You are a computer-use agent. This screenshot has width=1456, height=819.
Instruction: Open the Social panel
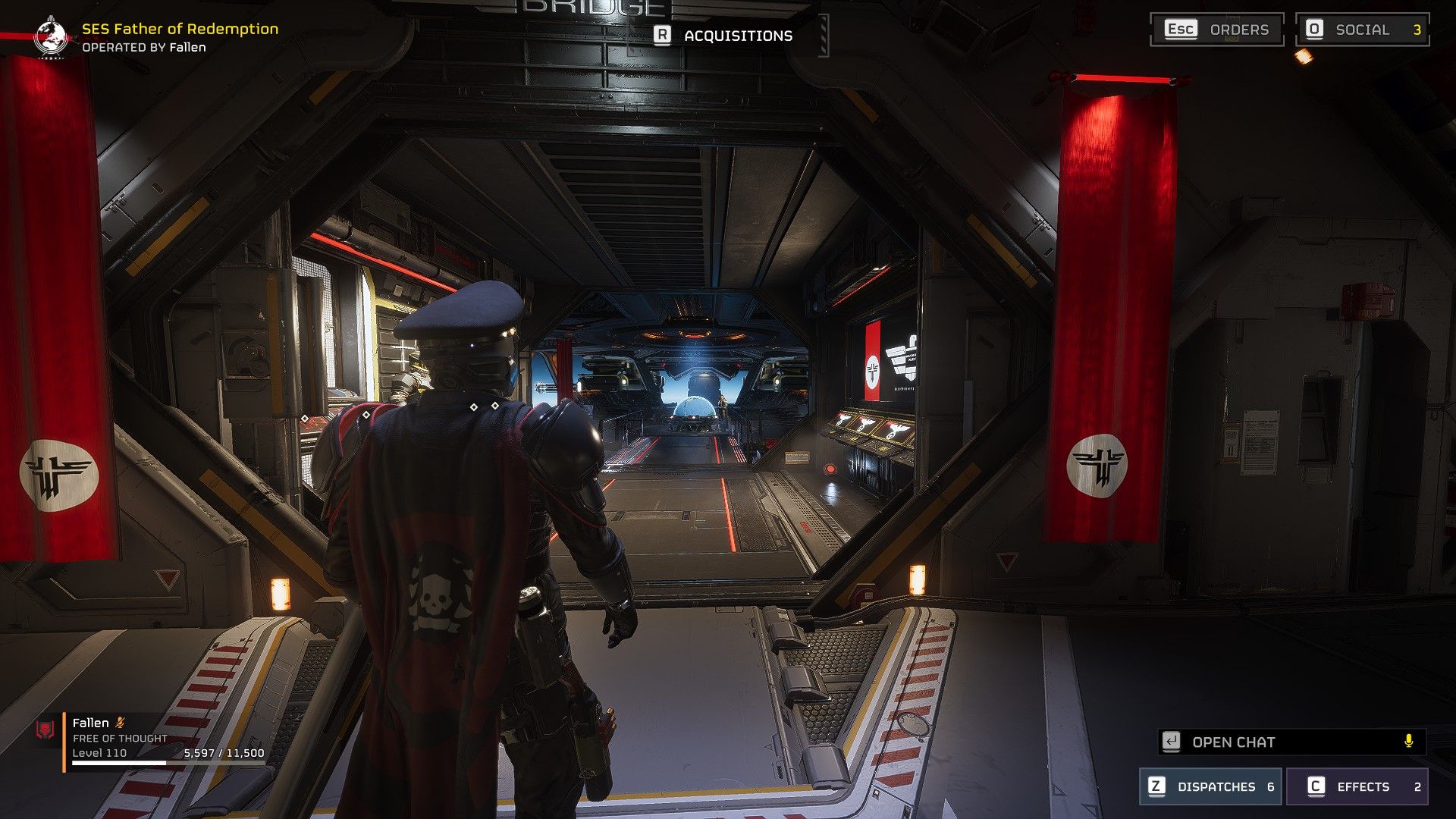click(1362, 30)
